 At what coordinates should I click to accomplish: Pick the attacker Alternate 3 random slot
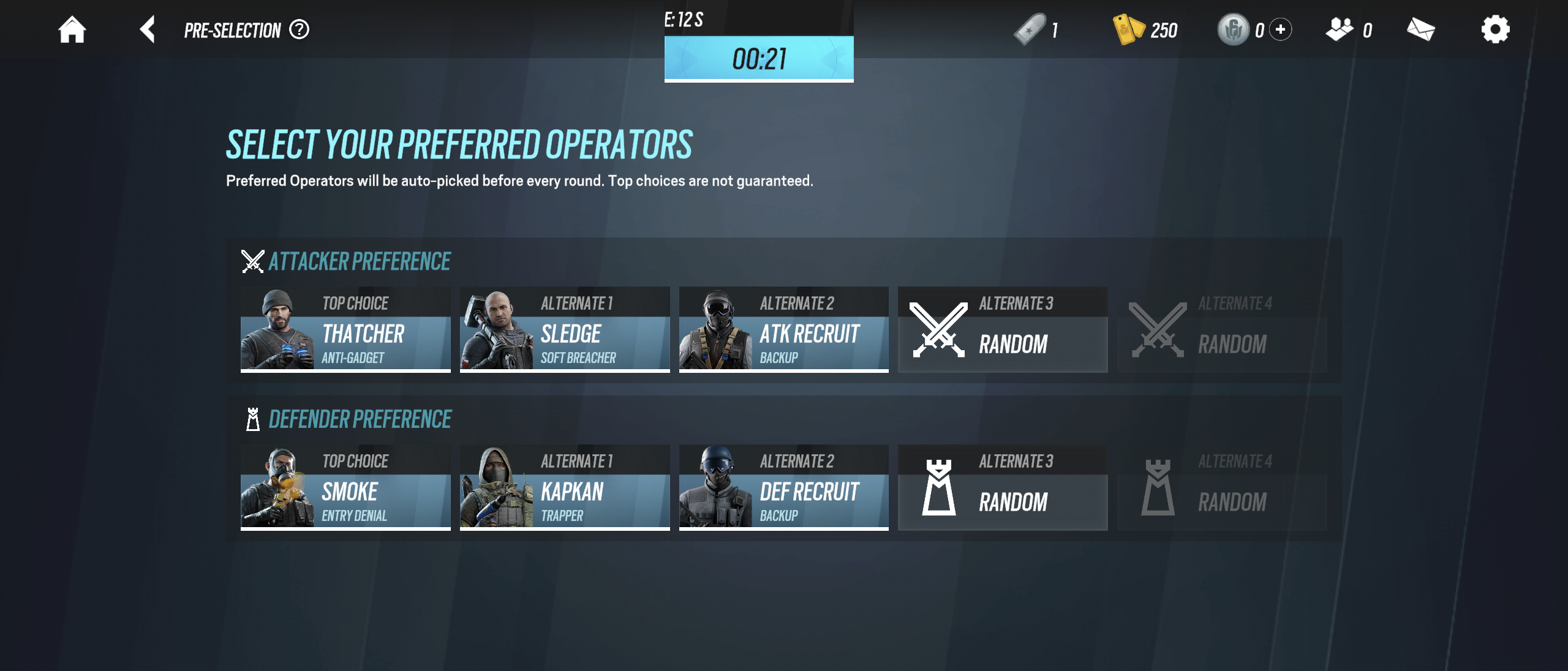tap(1003, 329)
